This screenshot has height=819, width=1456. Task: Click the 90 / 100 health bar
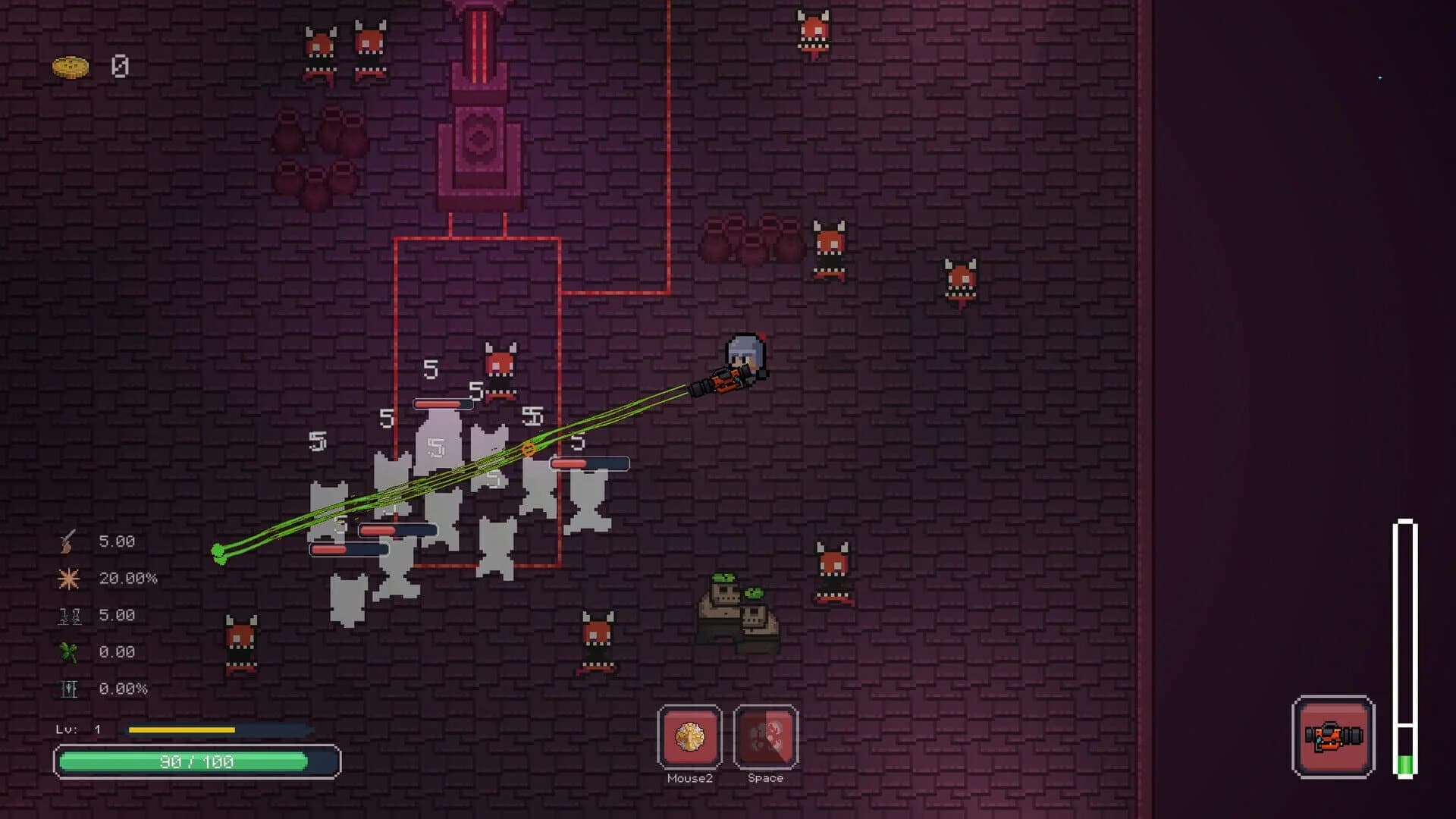(x=197, y=762)
